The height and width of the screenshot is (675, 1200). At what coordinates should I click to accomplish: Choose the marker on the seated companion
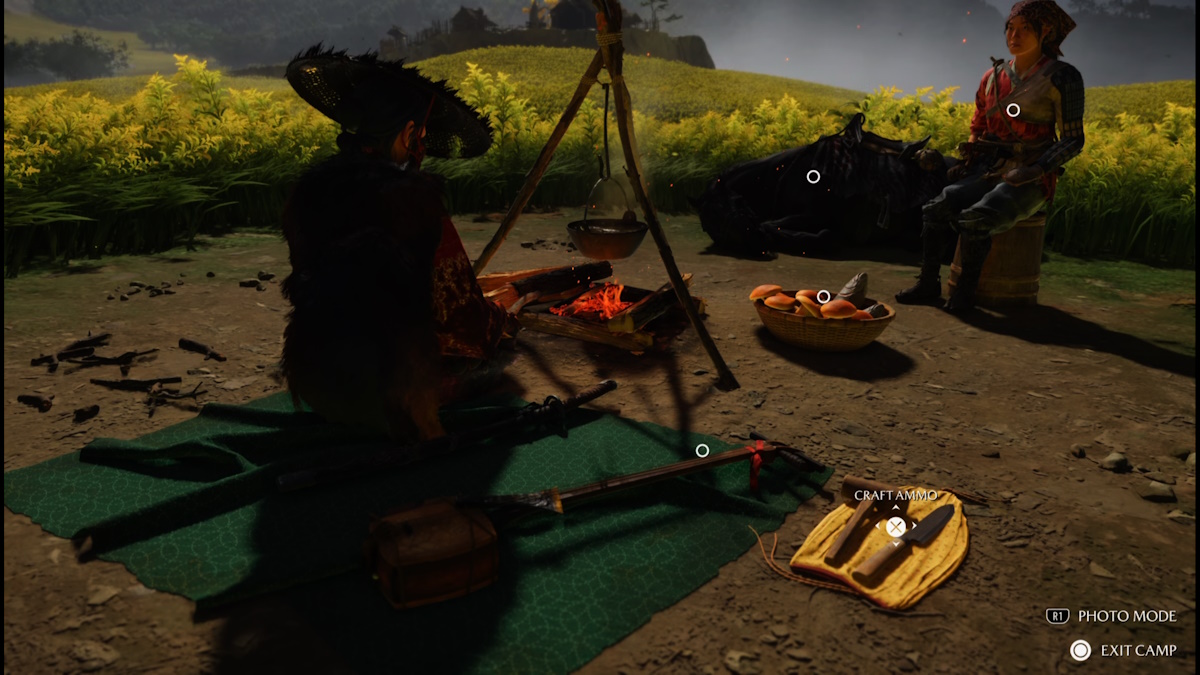point(1013,110)
